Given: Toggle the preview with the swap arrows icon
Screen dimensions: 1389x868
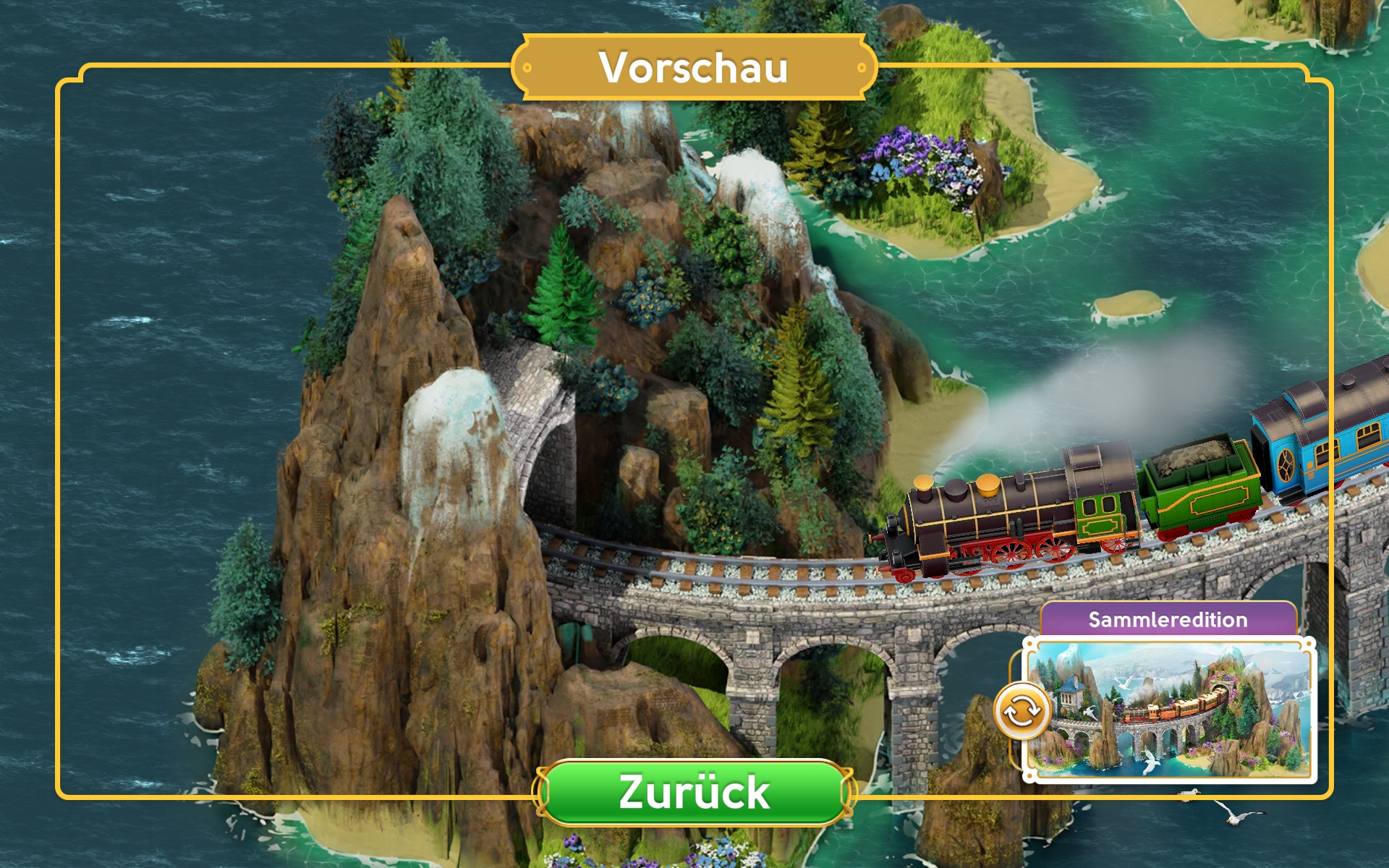Looking at the screenshot, I should click(x=1021, y=712).
